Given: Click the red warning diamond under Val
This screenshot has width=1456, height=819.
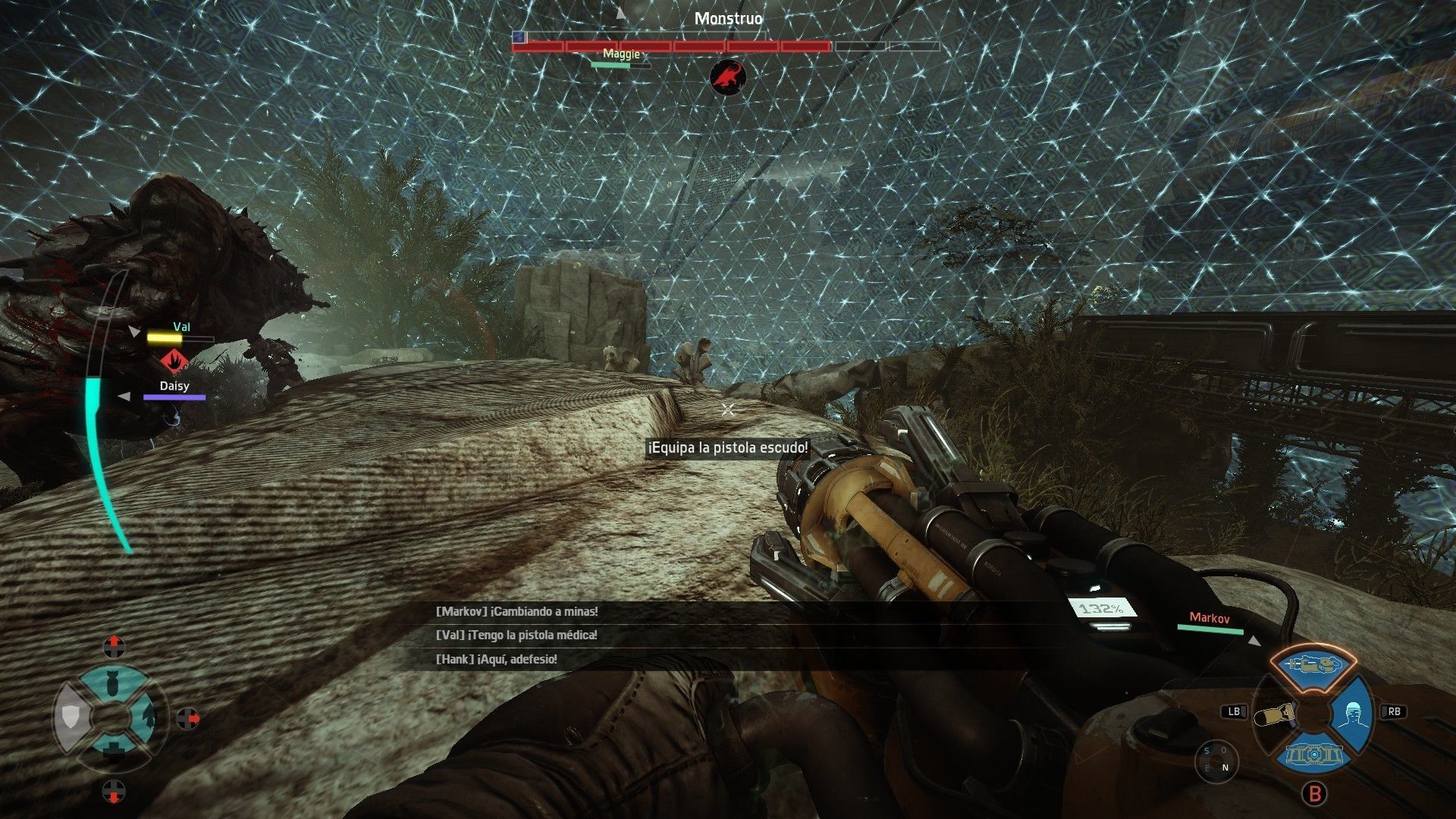Looking at the screenshot, I should tap(174, 359).
